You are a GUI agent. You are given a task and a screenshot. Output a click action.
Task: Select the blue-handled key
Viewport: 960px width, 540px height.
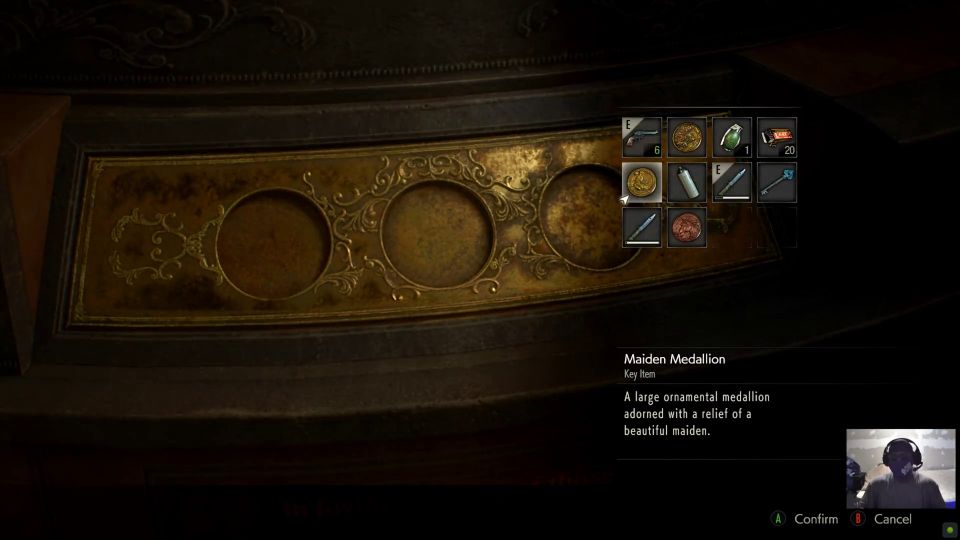(777, 183)
